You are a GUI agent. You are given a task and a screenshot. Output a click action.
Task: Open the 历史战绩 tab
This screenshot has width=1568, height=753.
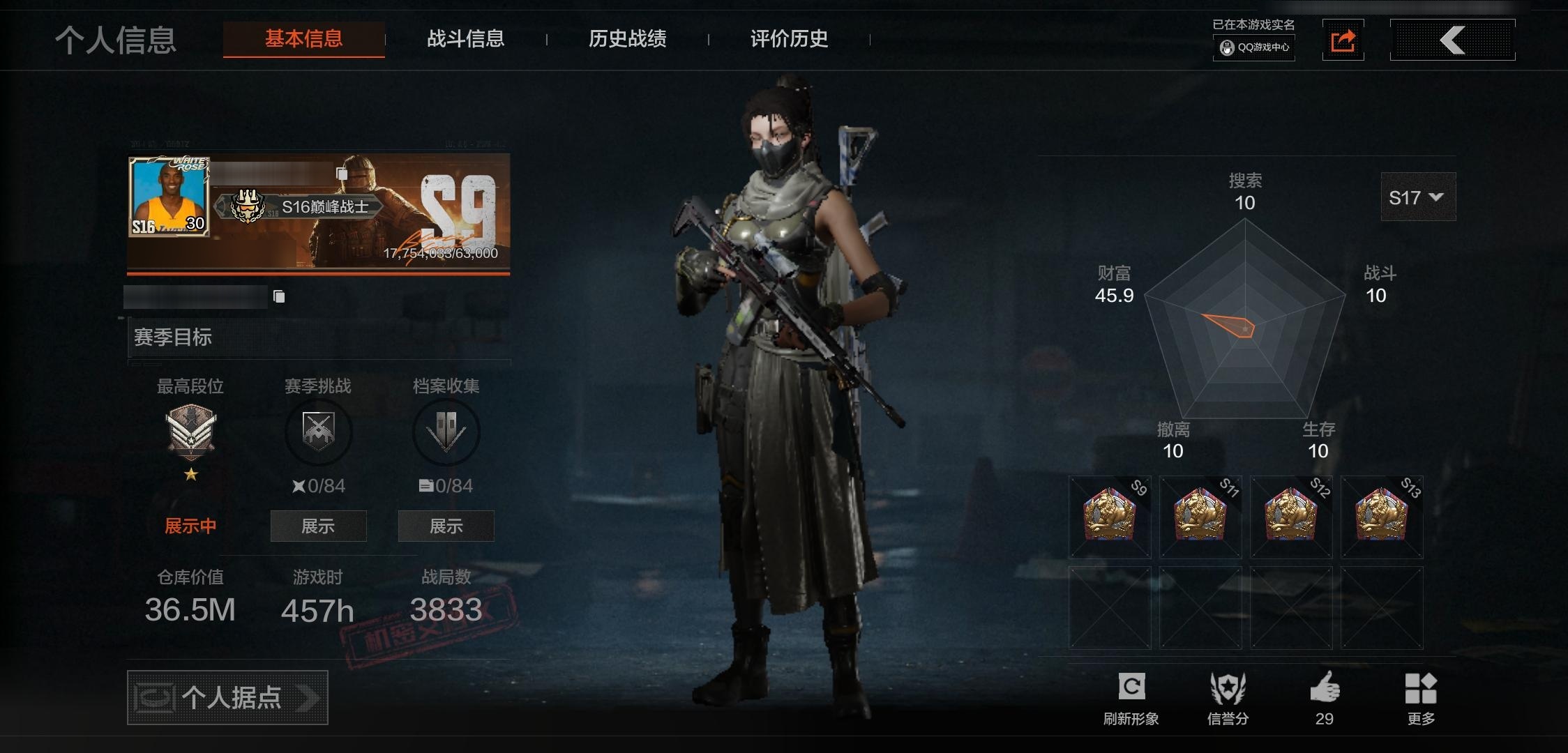point(627,40)
